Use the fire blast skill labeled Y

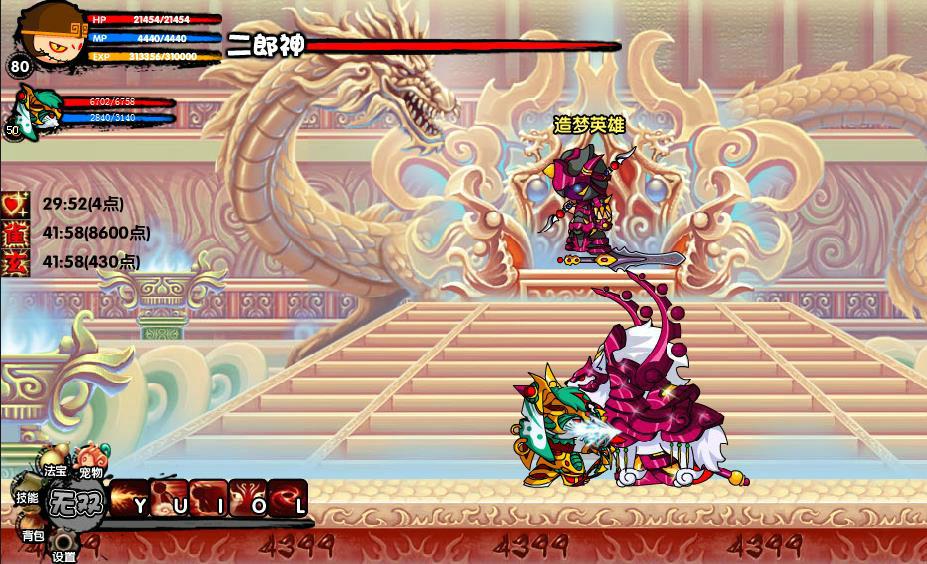pos(129,499)
